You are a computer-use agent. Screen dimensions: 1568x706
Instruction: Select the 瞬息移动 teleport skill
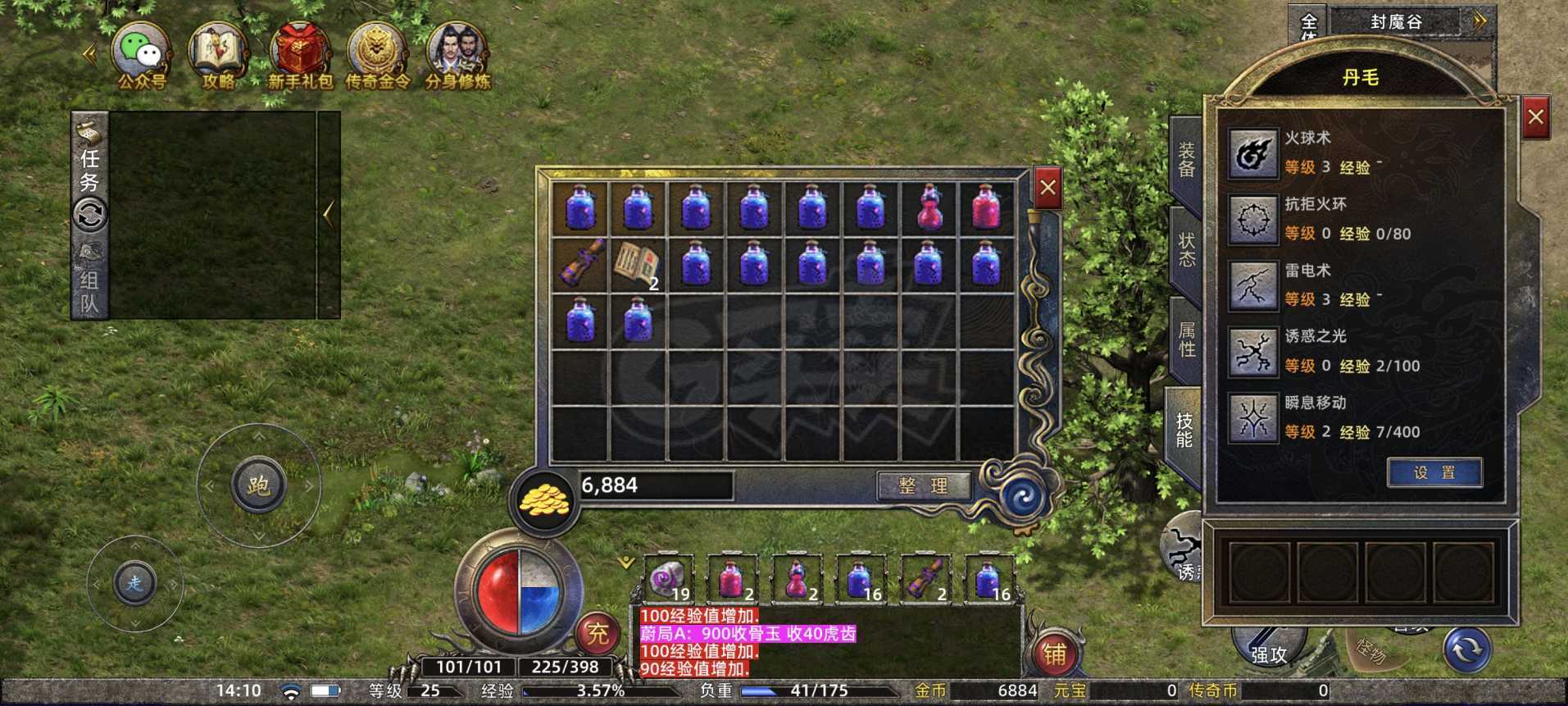[x=1252, y=417]
